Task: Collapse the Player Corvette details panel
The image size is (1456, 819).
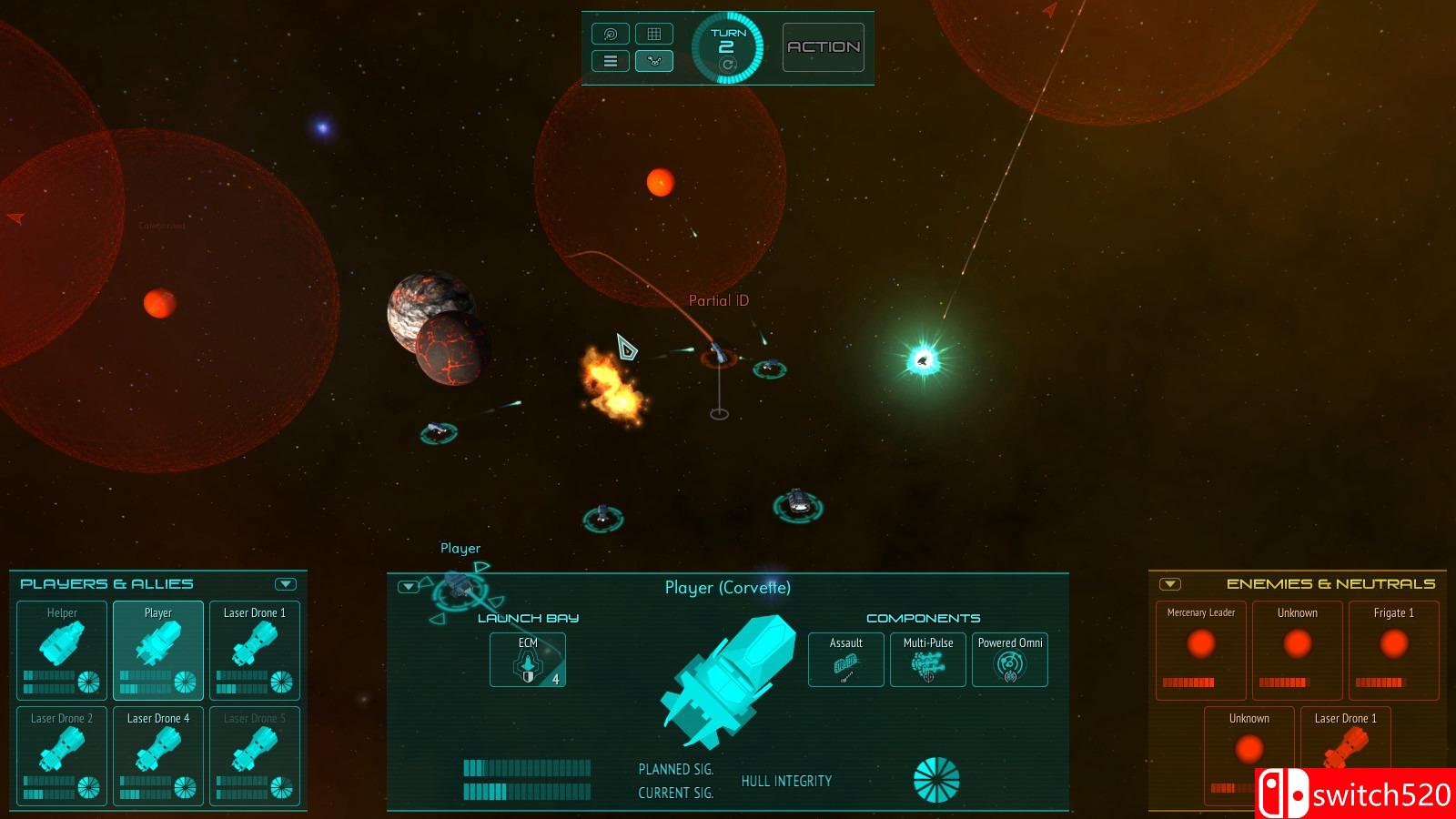Action: point(409,587)
